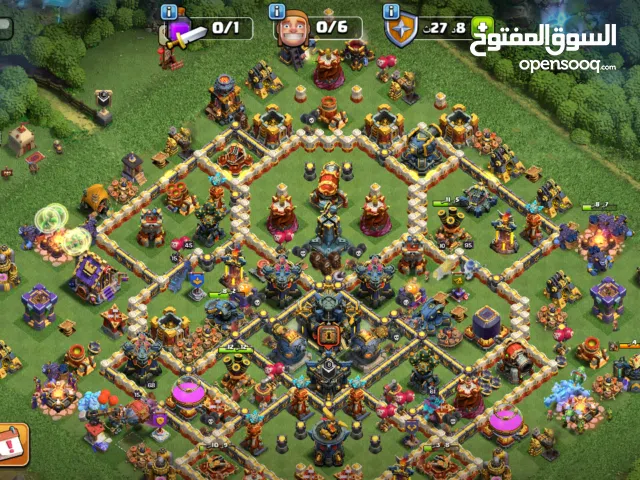Tap the info icon above the sword counter
The height and width of the screenshot is (480, 640).
coord(168,11)
